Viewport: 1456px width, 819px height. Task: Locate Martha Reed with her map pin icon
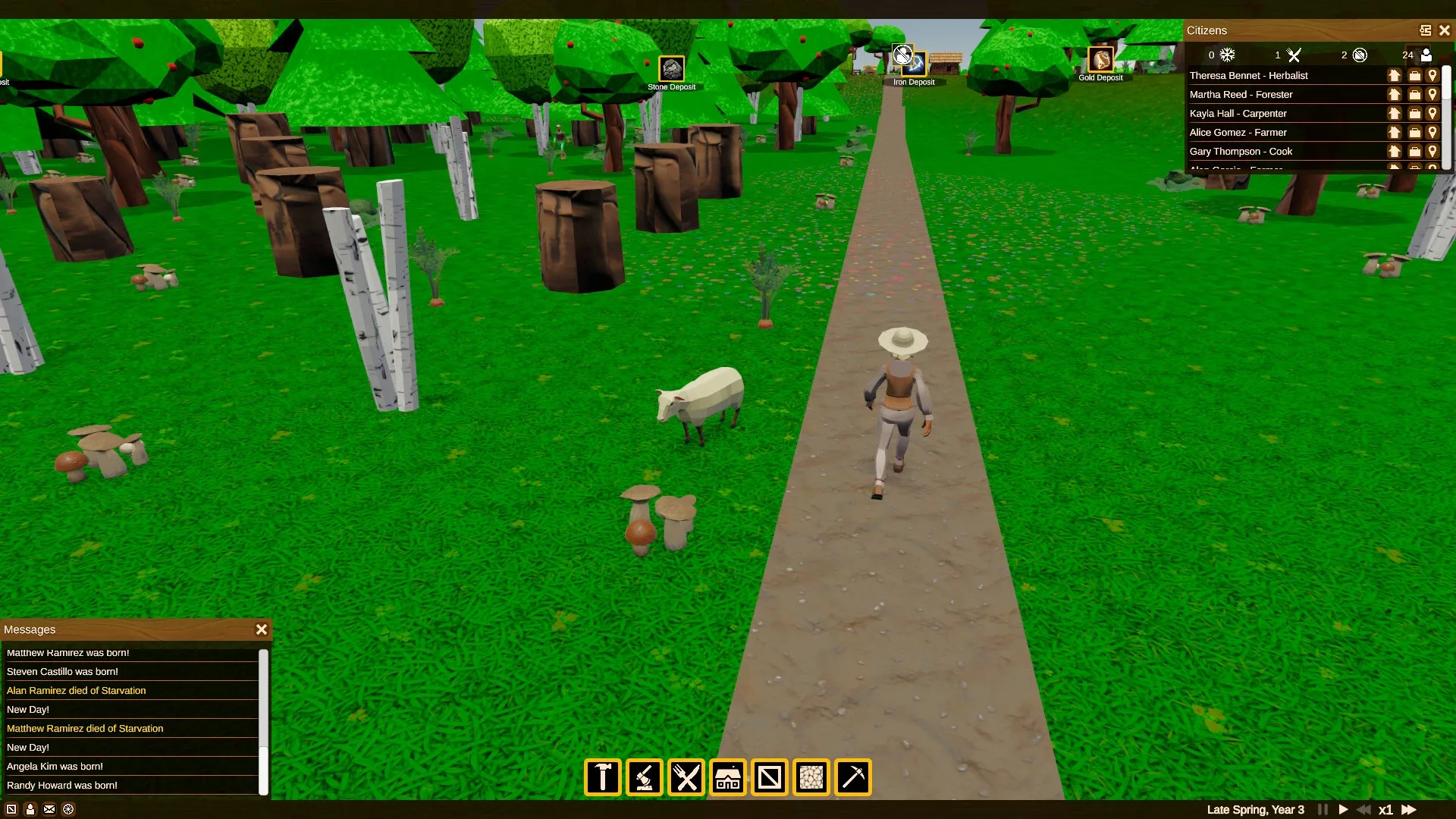[1432, 94]
